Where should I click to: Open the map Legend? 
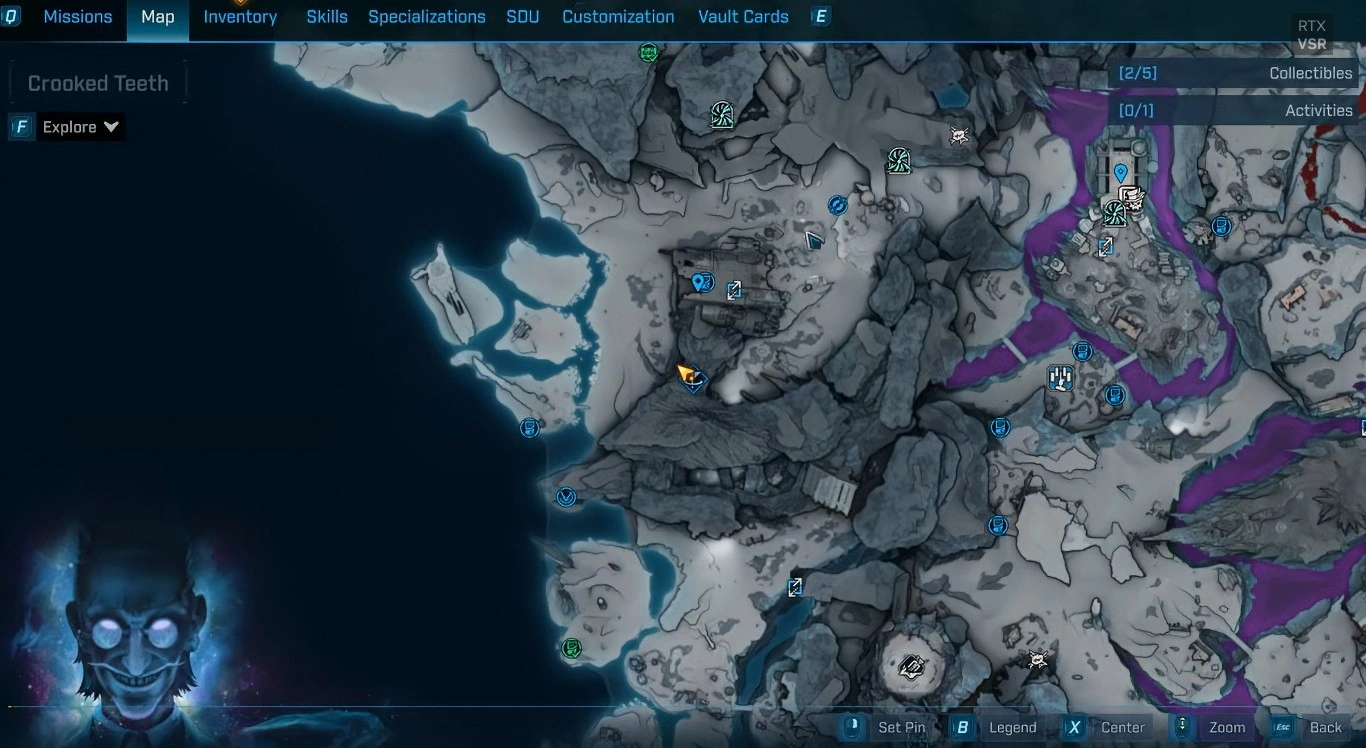(1012, 728)
